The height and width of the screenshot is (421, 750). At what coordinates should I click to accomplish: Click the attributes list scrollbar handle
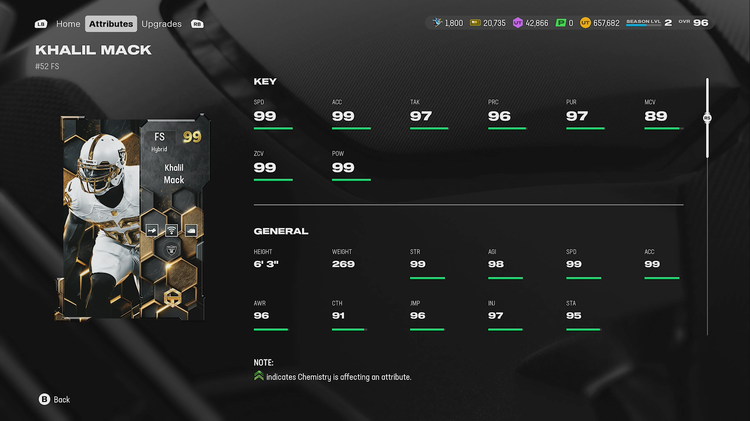(x=707, y=117)
